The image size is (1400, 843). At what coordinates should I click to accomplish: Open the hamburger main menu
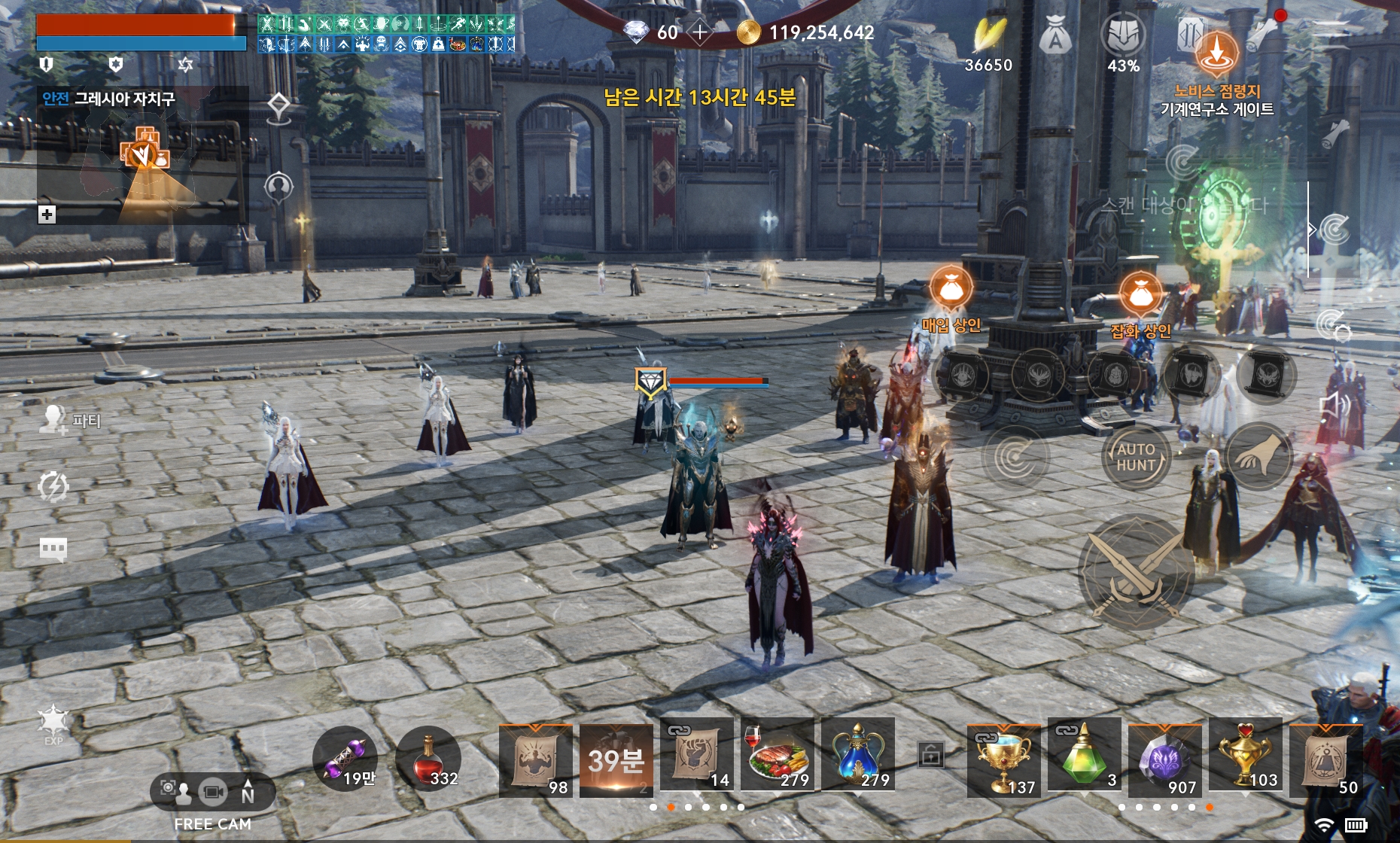1332,35
